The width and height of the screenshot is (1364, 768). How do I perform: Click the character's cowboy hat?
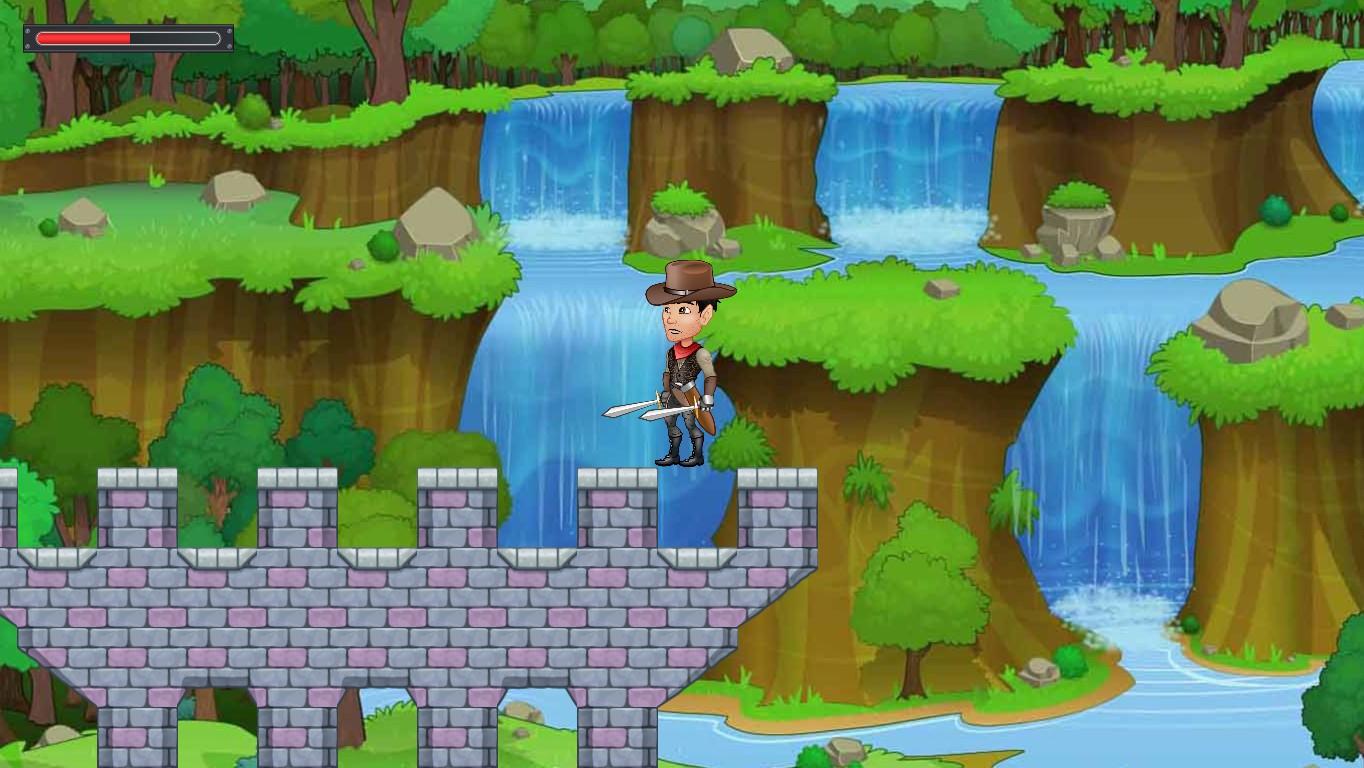point(690,280)
